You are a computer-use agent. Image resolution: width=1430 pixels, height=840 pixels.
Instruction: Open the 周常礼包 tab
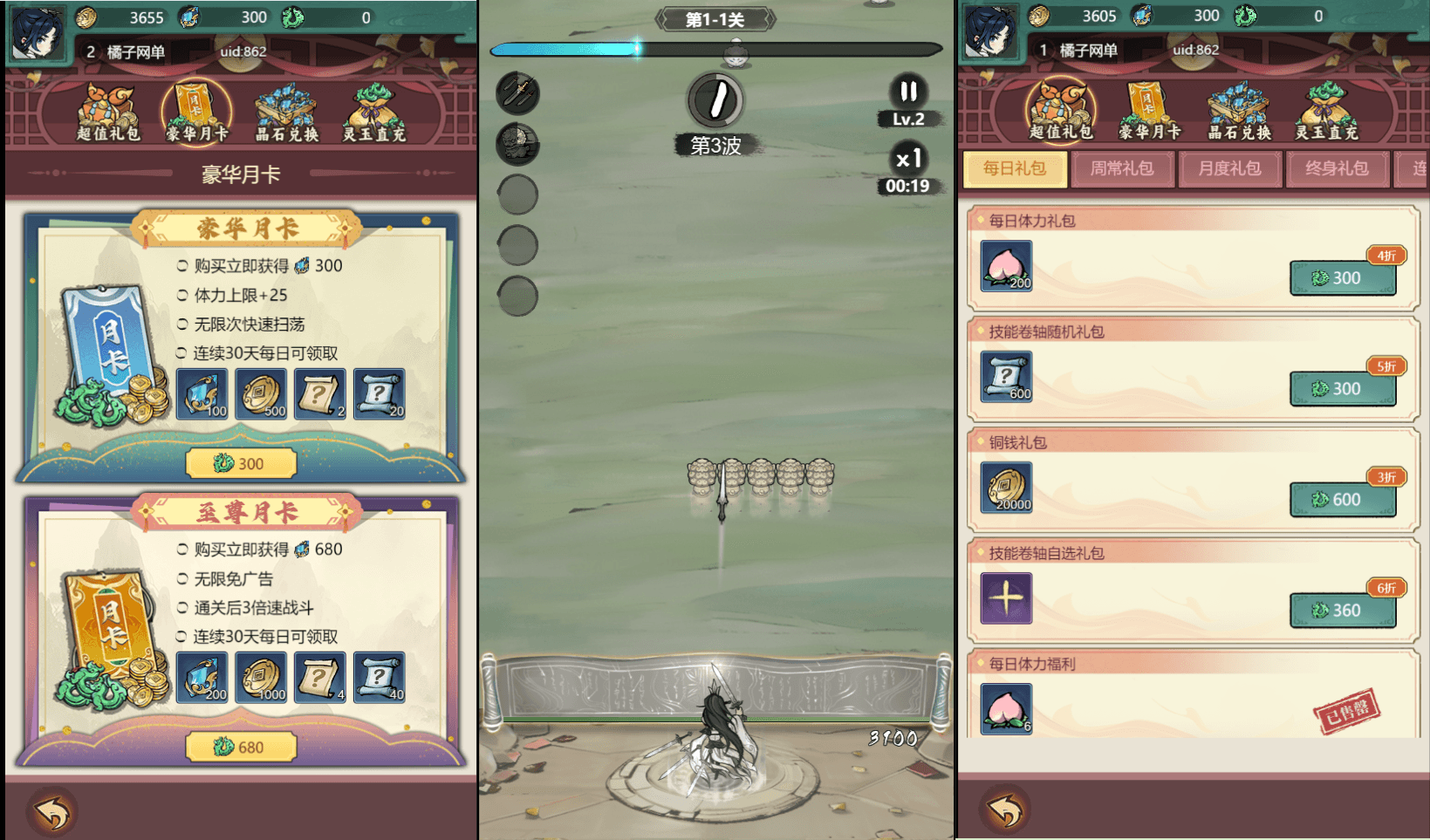(1122, 168)
